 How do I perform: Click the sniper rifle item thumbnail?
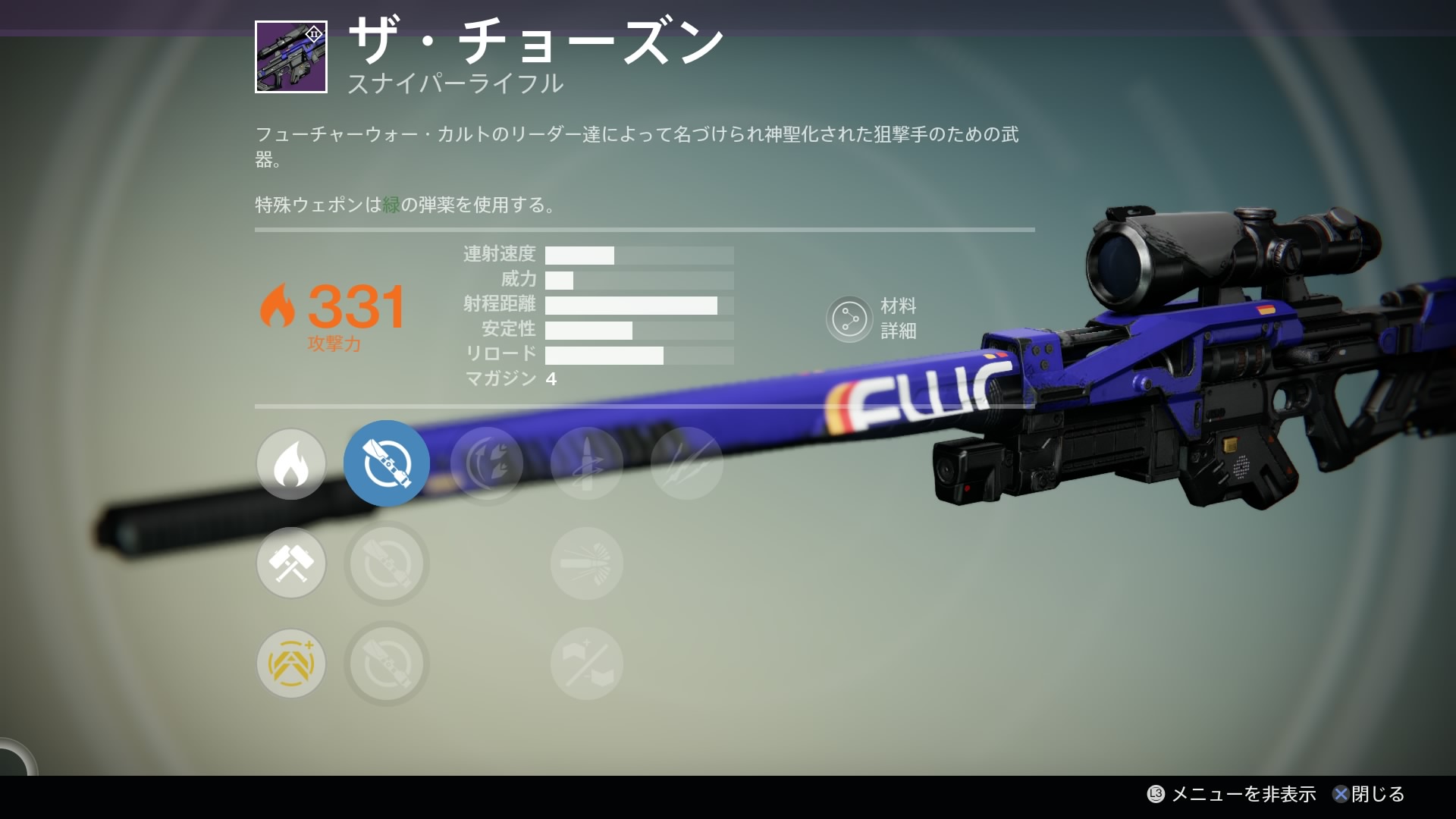coord(291,57)
